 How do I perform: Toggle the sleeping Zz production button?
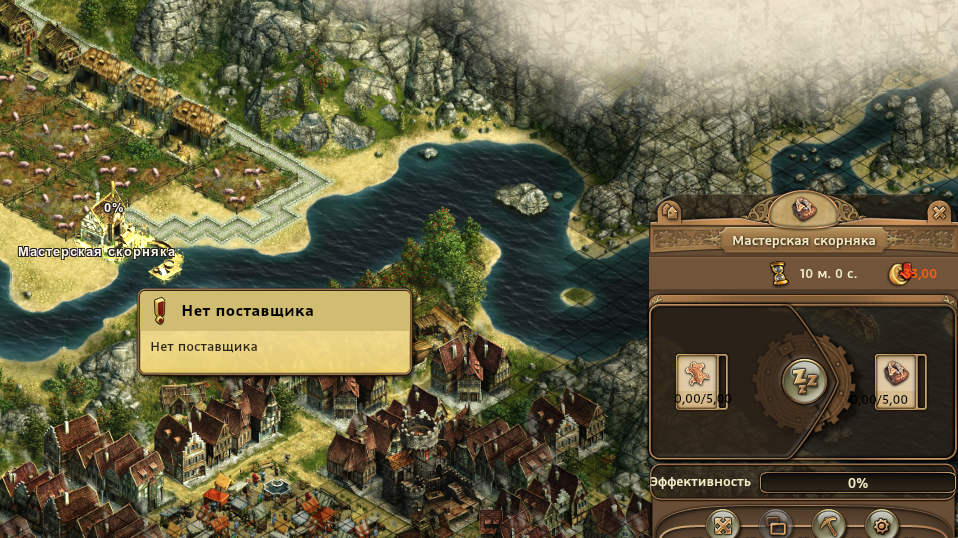[804, 381]
